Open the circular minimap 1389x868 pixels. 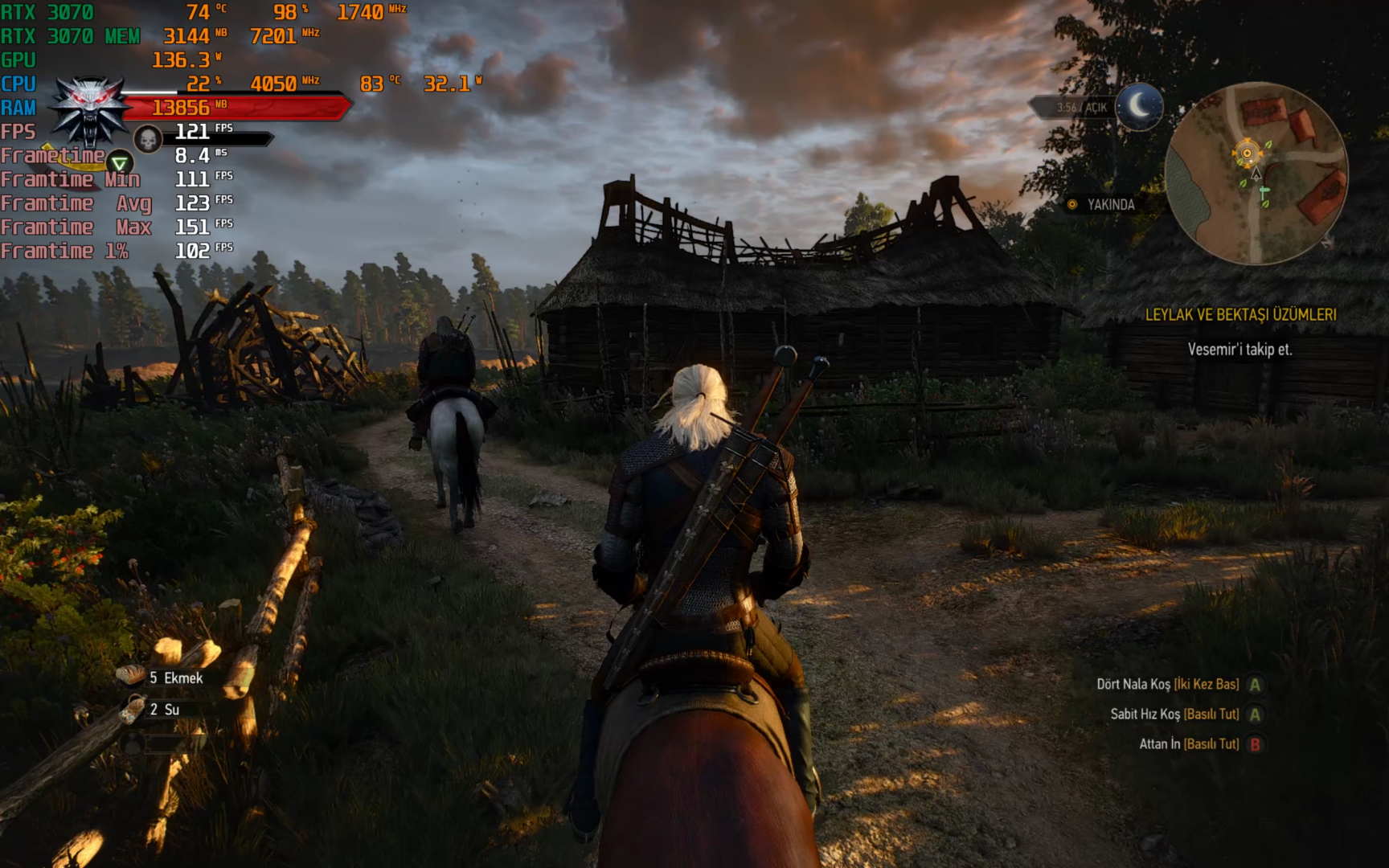point(1256,174)
